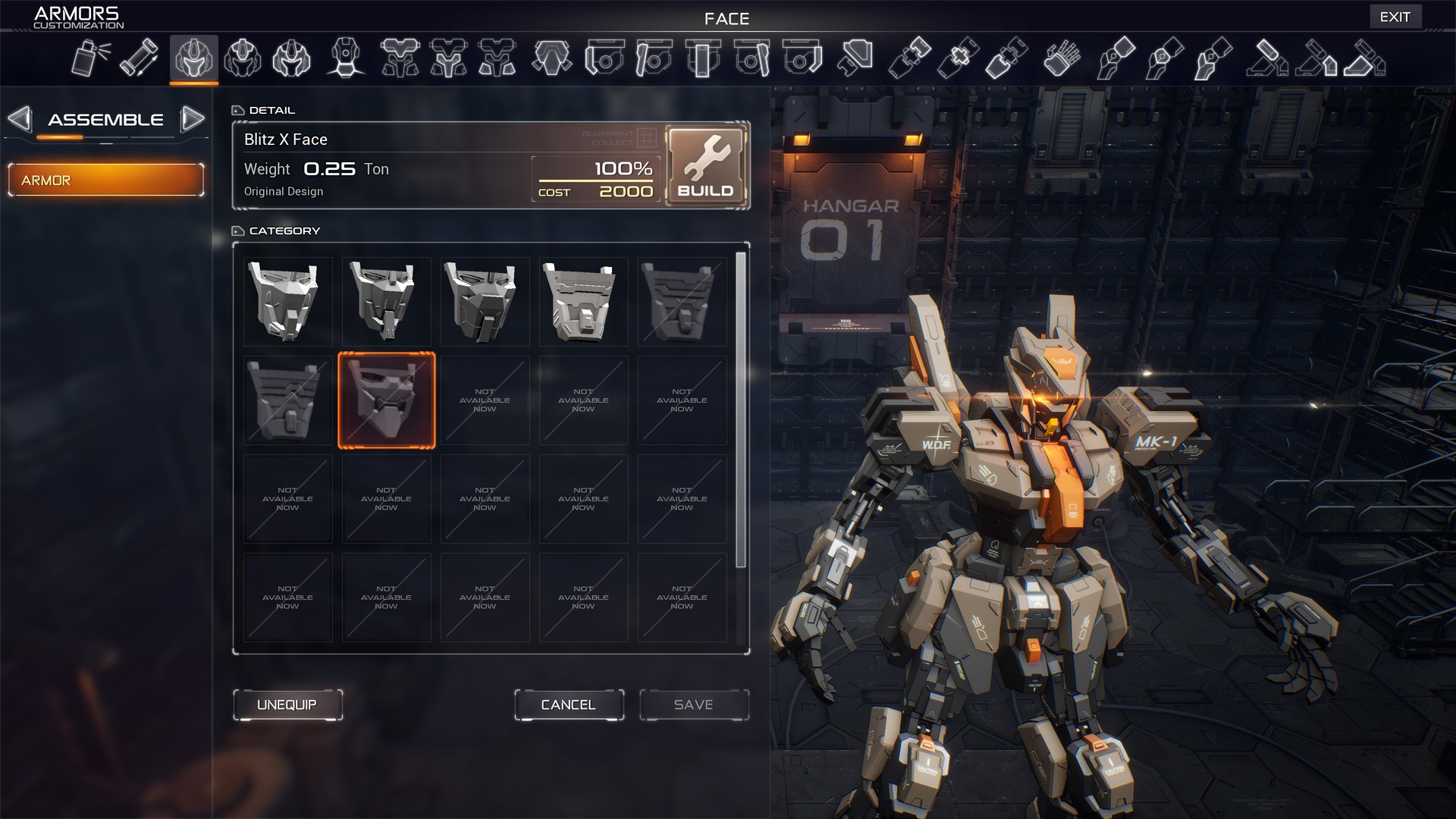Click the Detail section file icon
The height and width of the screenshot is (819, 1456).
click(x=238, y=109)
